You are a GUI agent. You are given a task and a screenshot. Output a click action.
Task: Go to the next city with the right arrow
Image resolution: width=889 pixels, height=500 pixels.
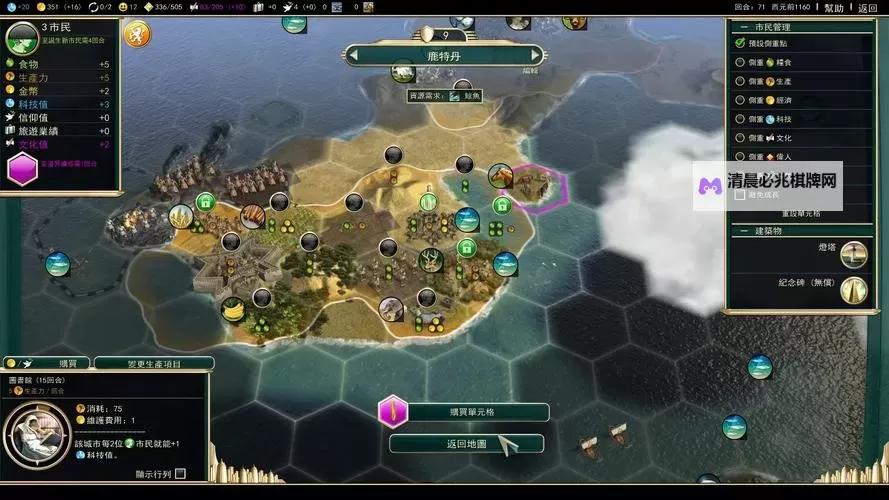click(536, 56)
